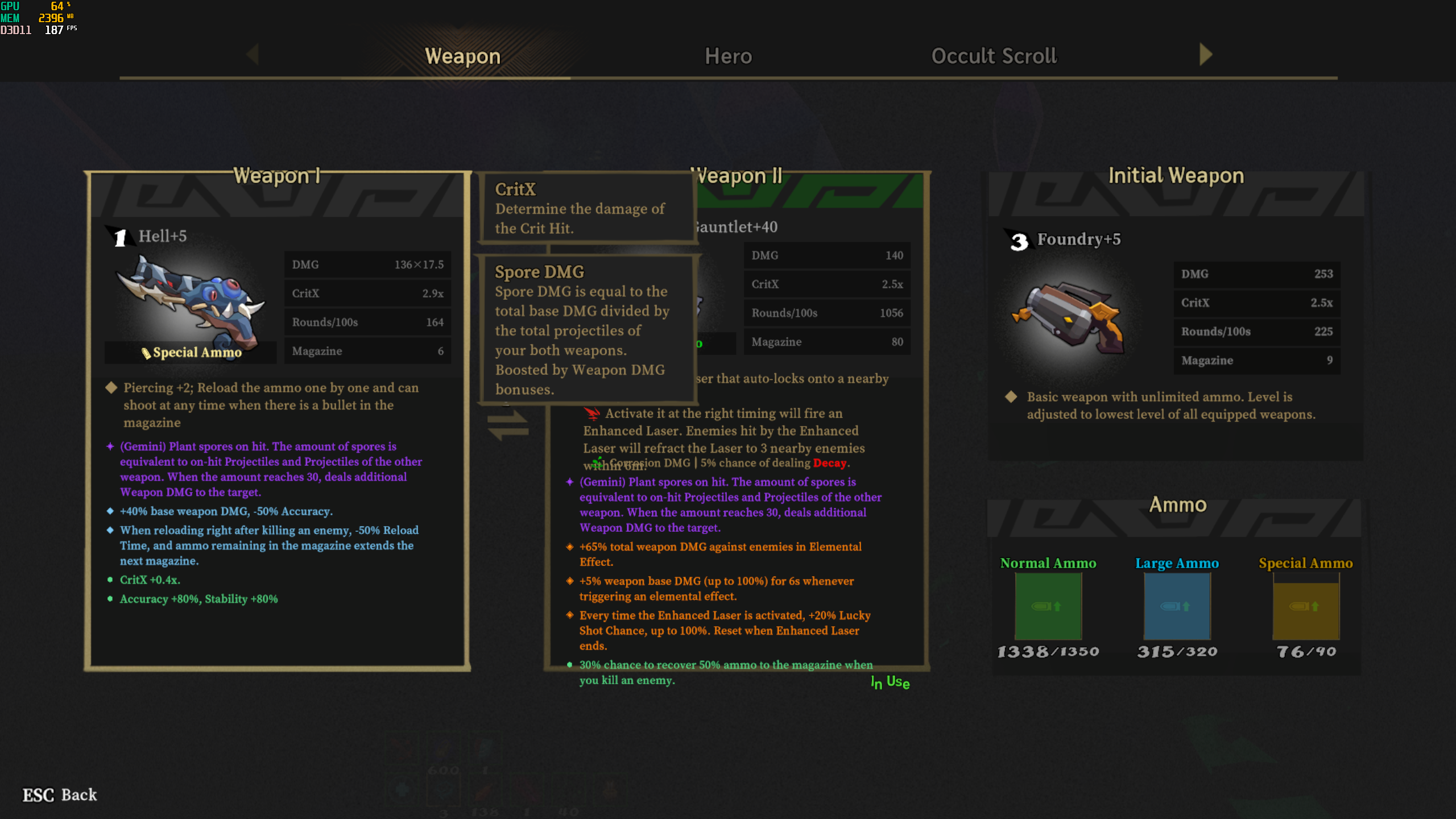Choose the blue Large Ammo box
This screenshot has width=1456, height=819.
pyautogui.click(x=1177, y=606)
